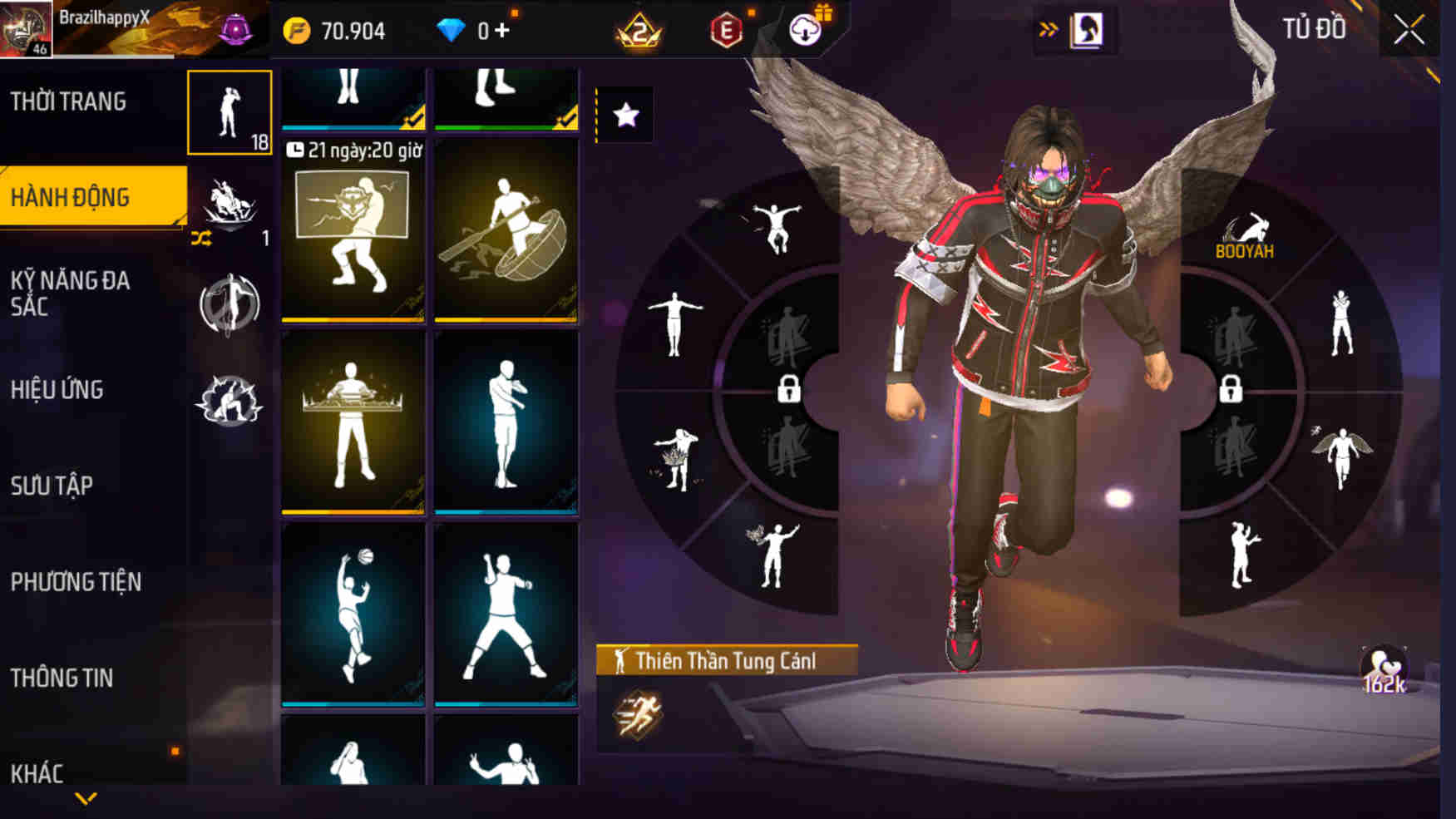Click the rank 2 badge icon

pyautogui.click(x=635, y=27)
